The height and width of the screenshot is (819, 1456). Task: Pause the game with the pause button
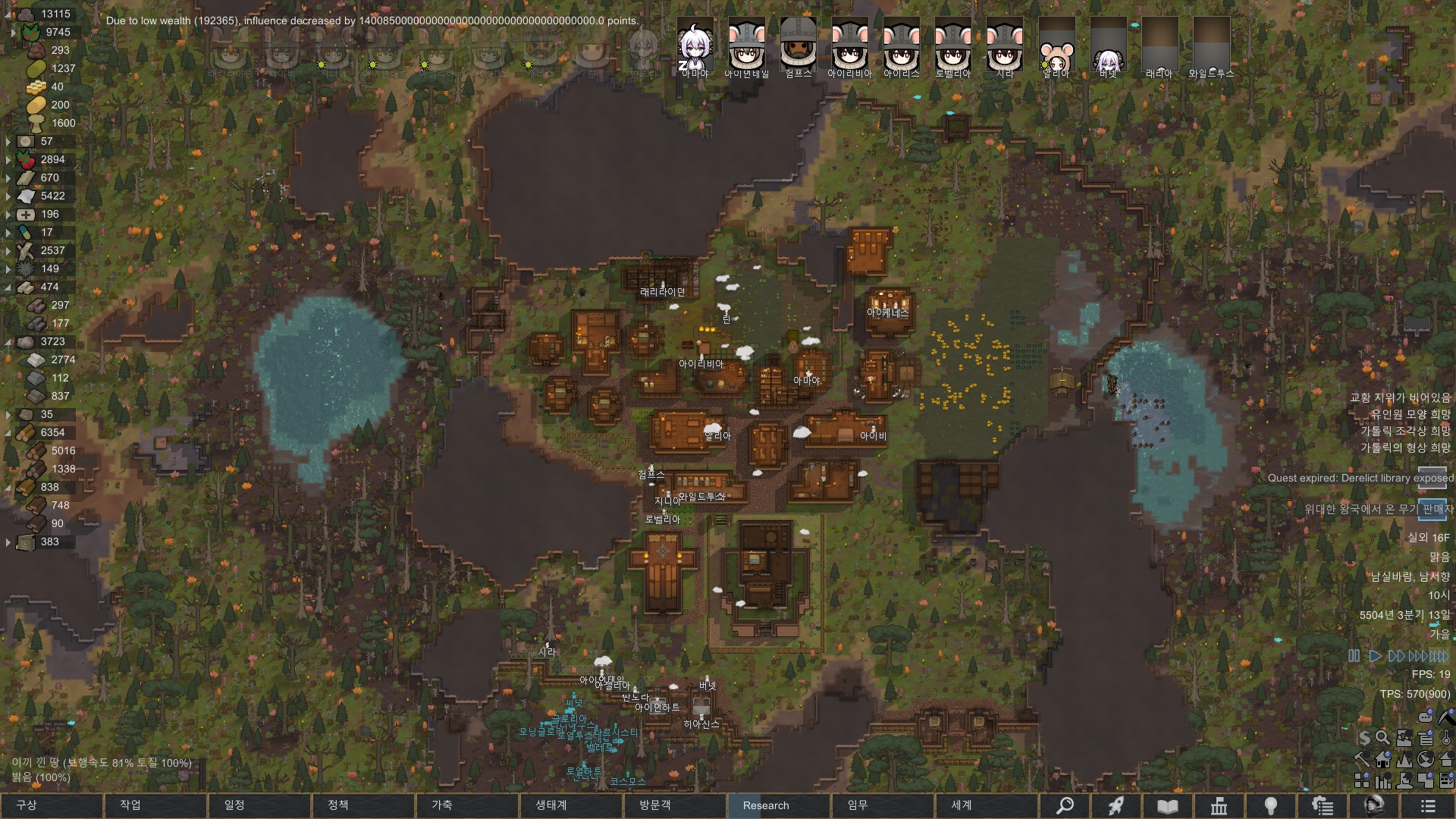click(1354, 656)
